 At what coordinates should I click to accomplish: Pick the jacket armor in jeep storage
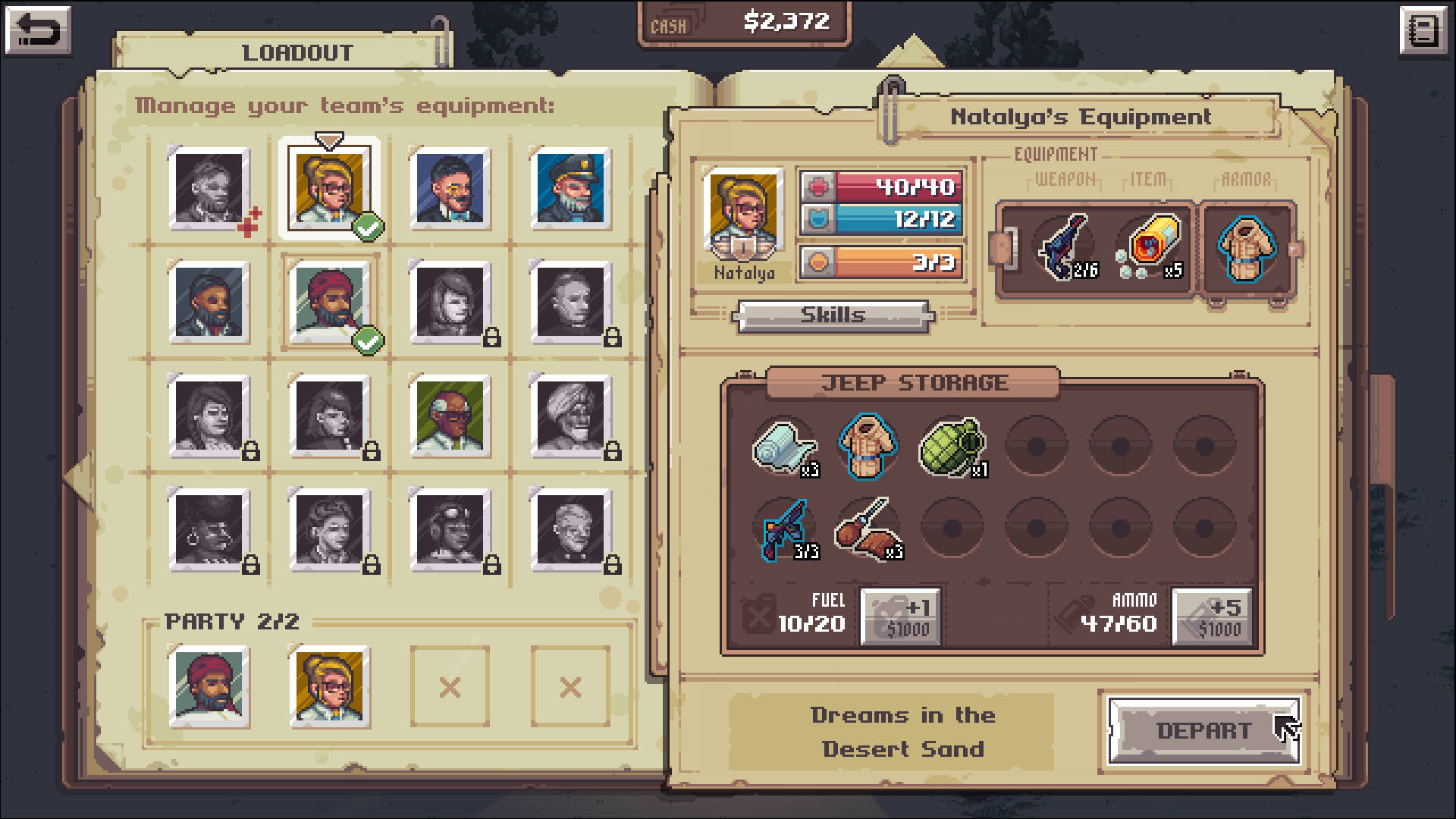pos(868,447)
